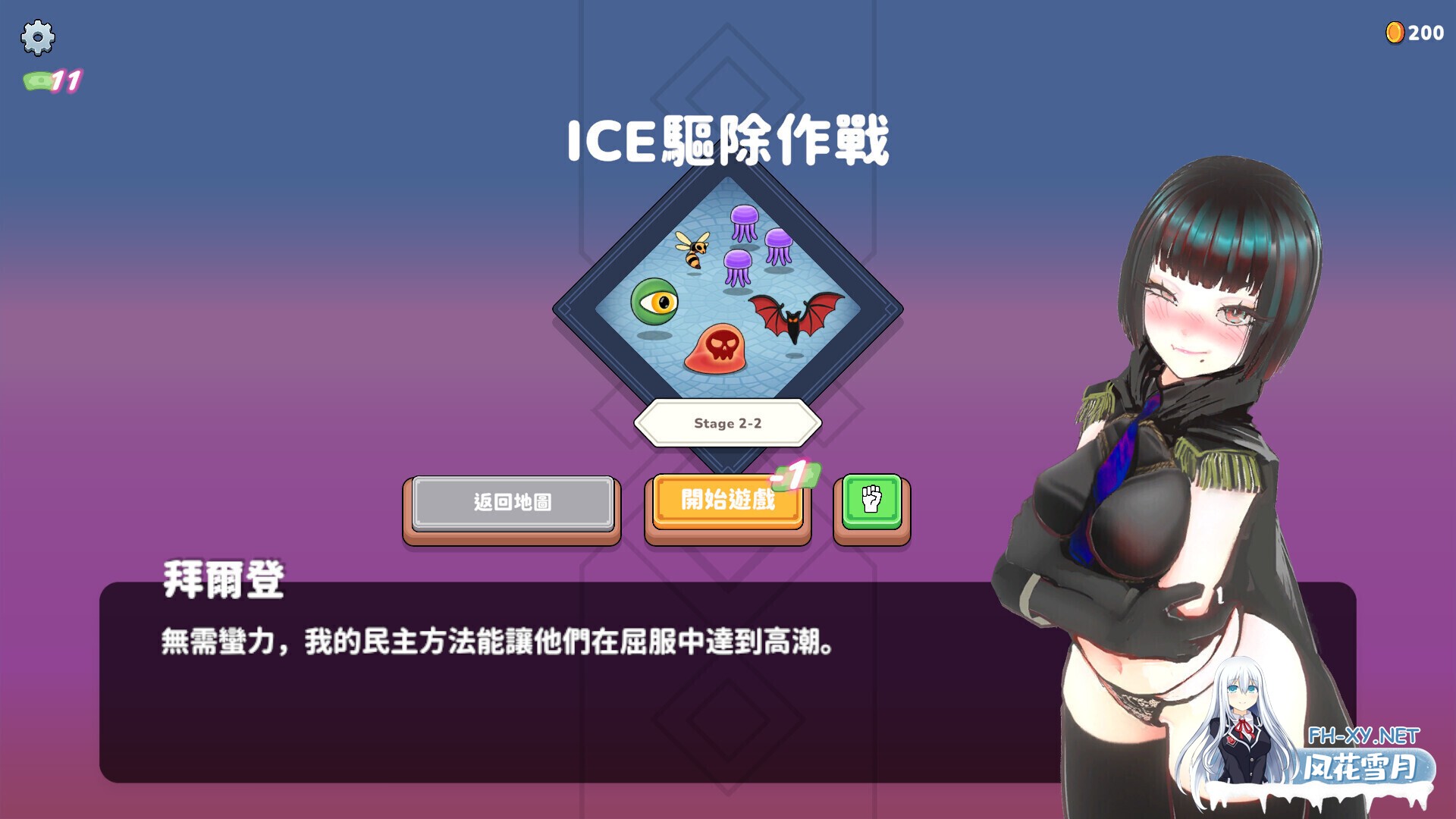Viewport: 1456px width, 819px height.
Task: Select the red skull slime enemy
Action: coord(726,350)
